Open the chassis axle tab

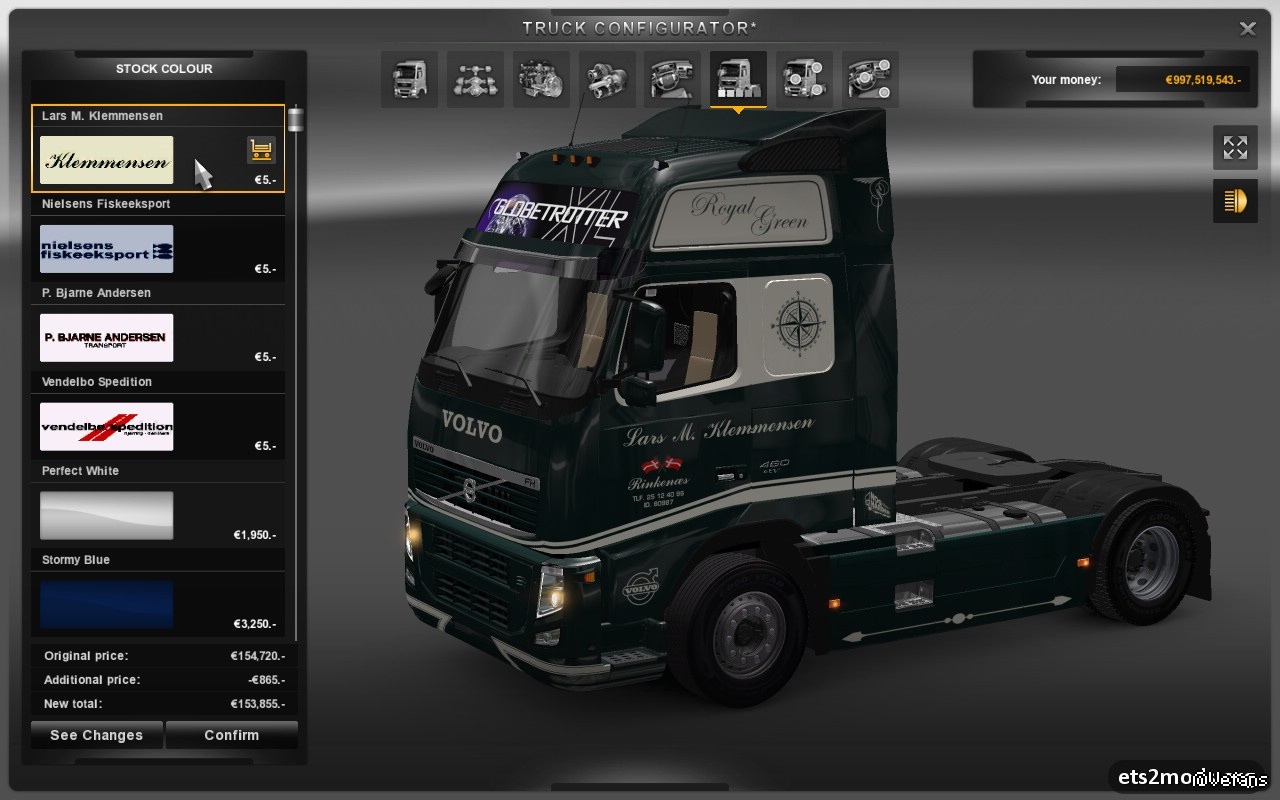(x=475, y=79)
